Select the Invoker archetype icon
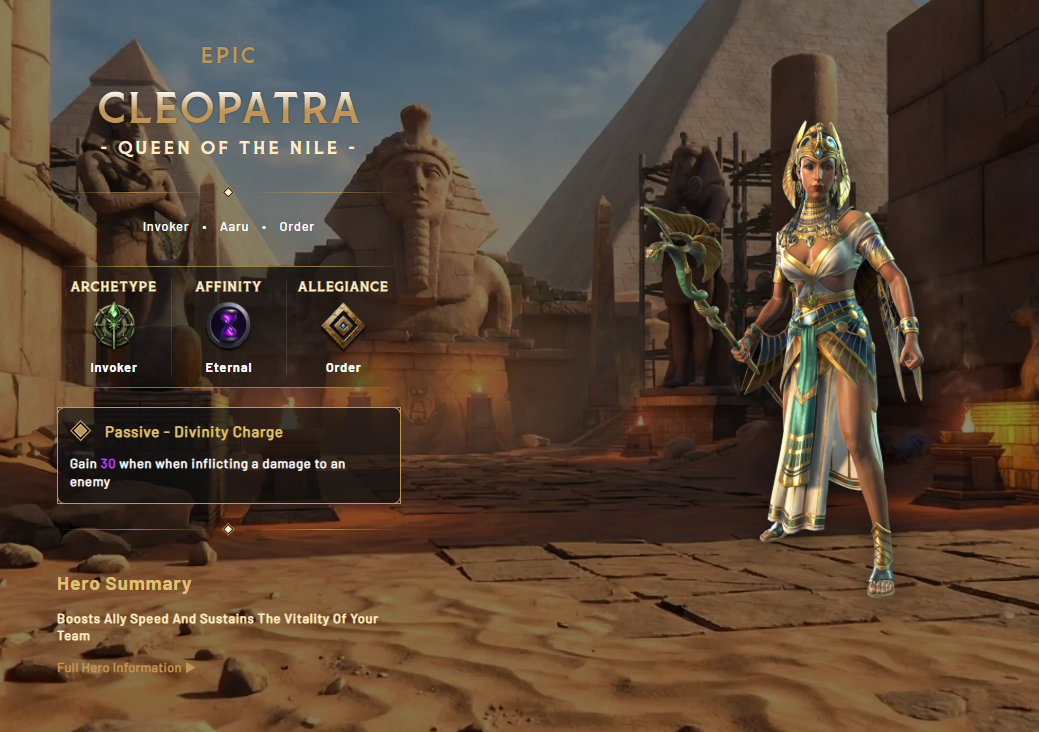Viewport: 1039px width, 732px height. [x=113, y=326]
